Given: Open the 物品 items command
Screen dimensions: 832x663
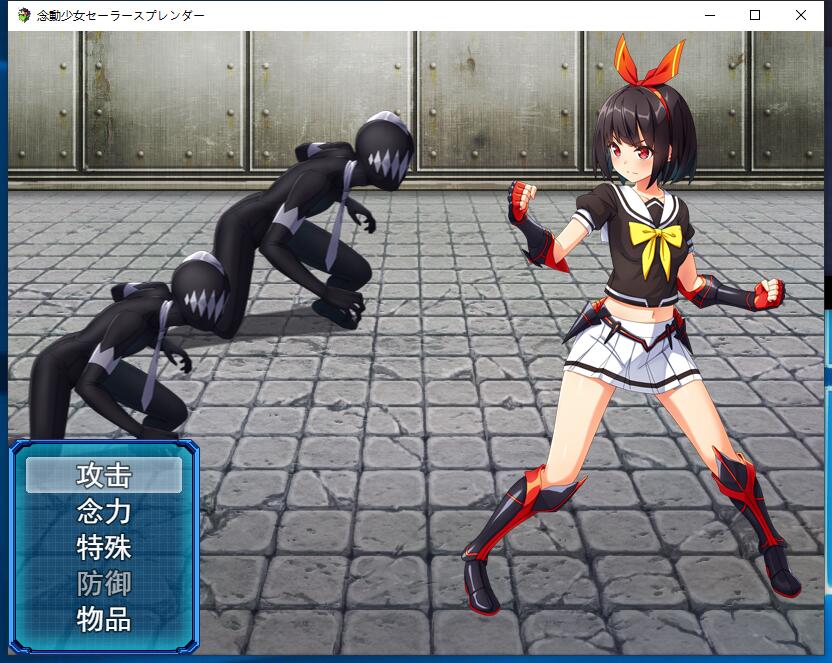Looking at the screenshot, I should tap(104, 619).
